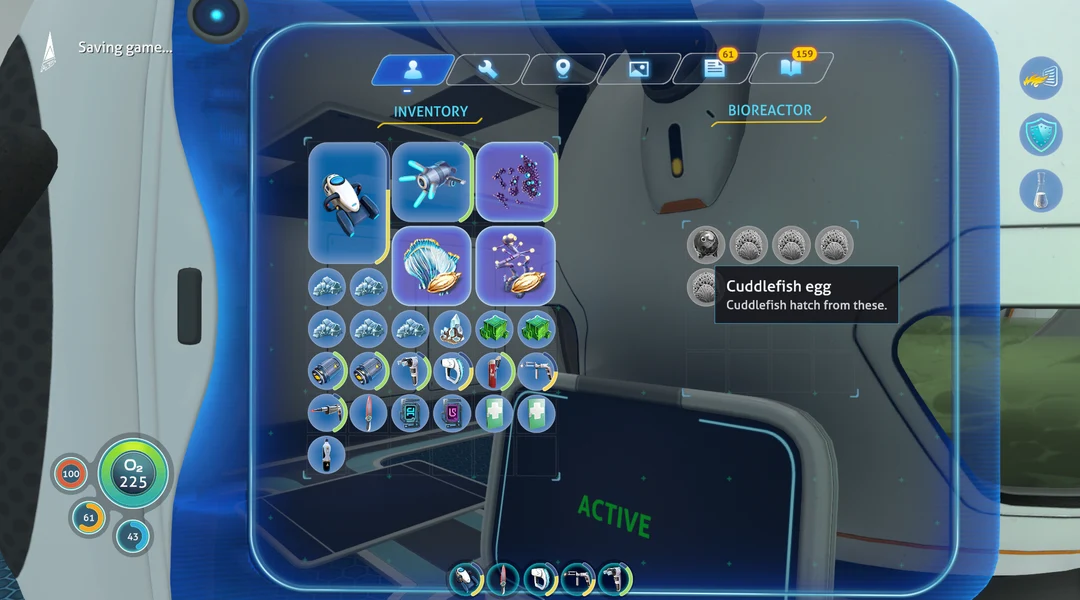Select the scanner slot in the hotbar
Viewport: 1080px width, 600px height.
coord(540,578)
